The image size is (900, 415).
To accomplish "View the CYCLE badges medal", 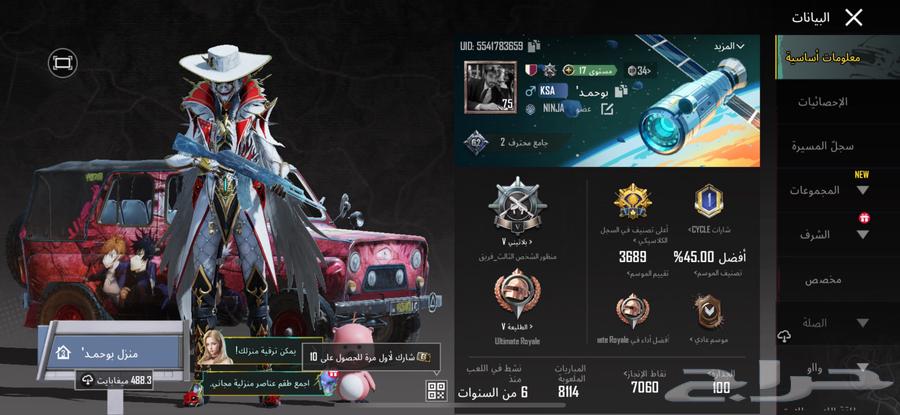I will point(709,203).
